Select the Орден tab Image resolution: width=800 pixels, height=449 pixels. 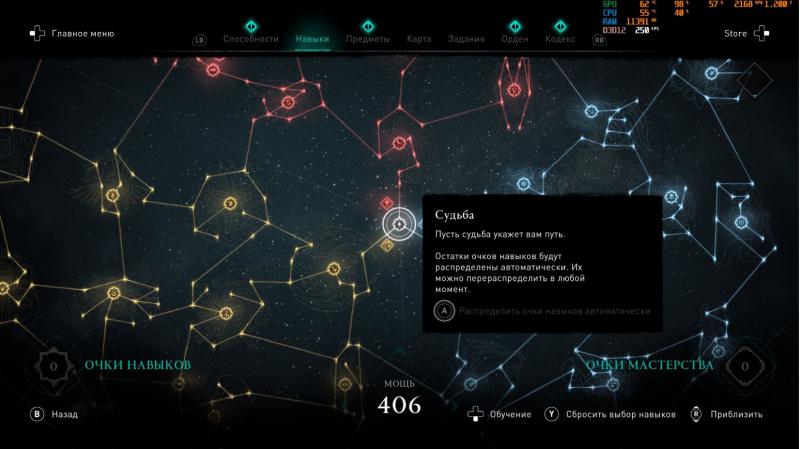click(515, 40)
